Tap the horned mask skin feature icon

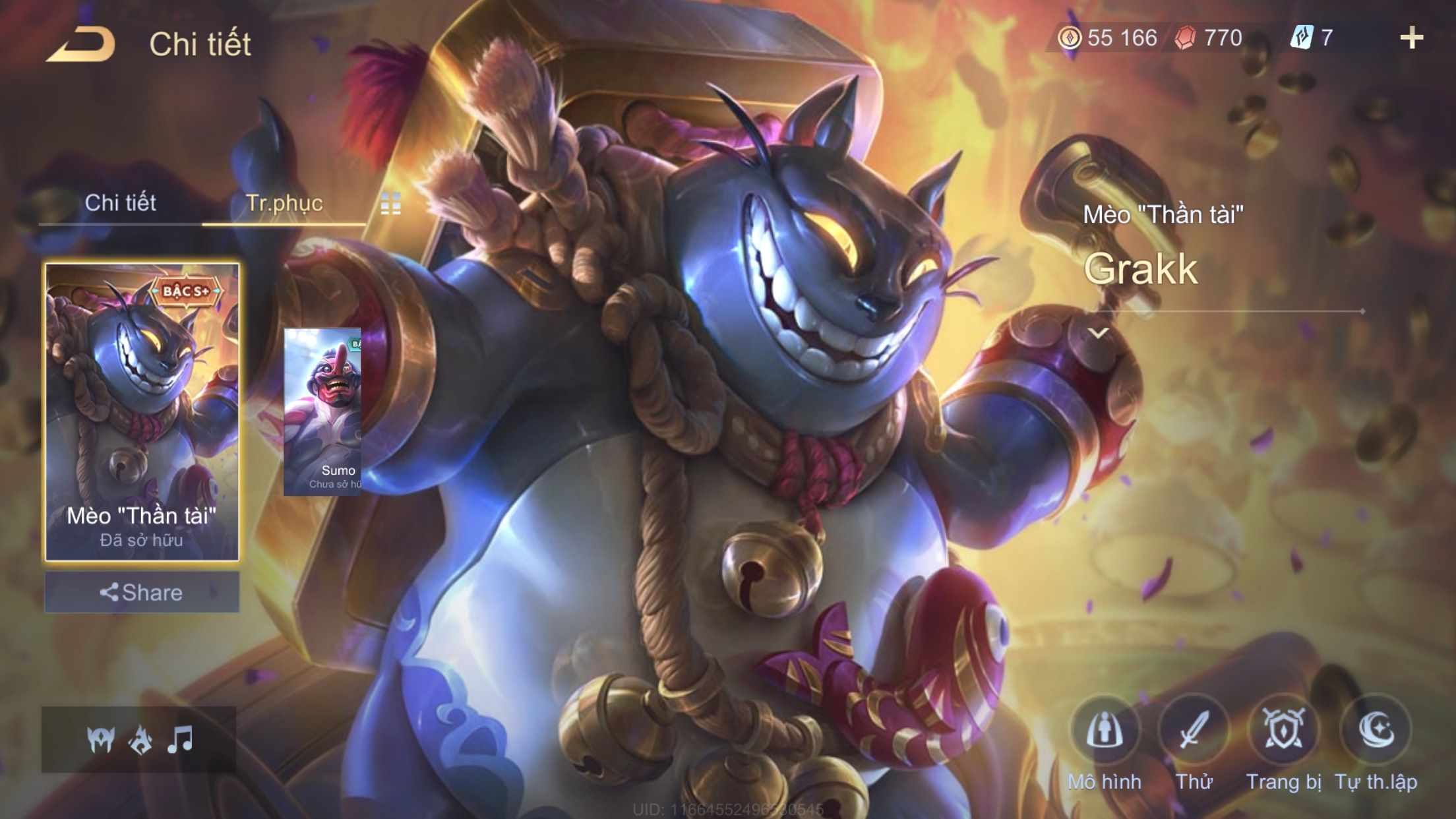pyautogui.click(x=101, y=740)
